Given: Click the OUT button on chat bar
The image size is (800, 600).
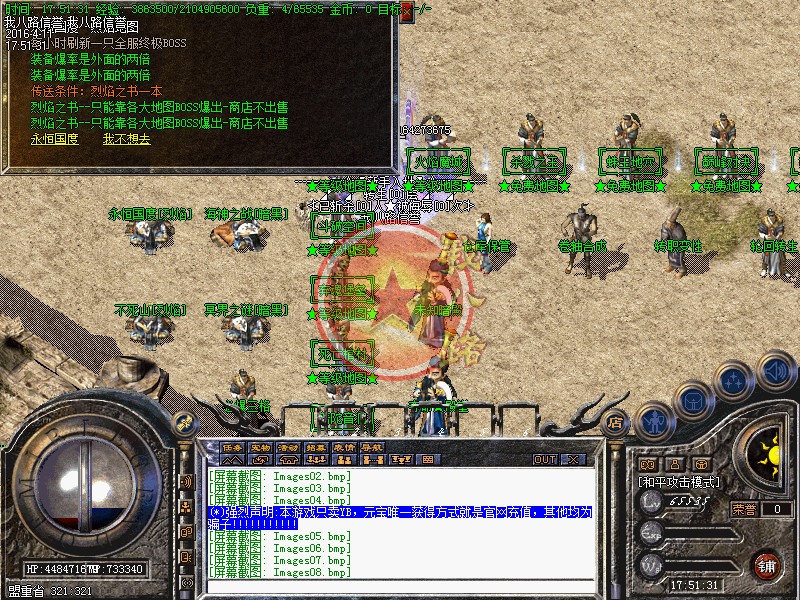Looking at the screenshot, I should coord(544,459).
